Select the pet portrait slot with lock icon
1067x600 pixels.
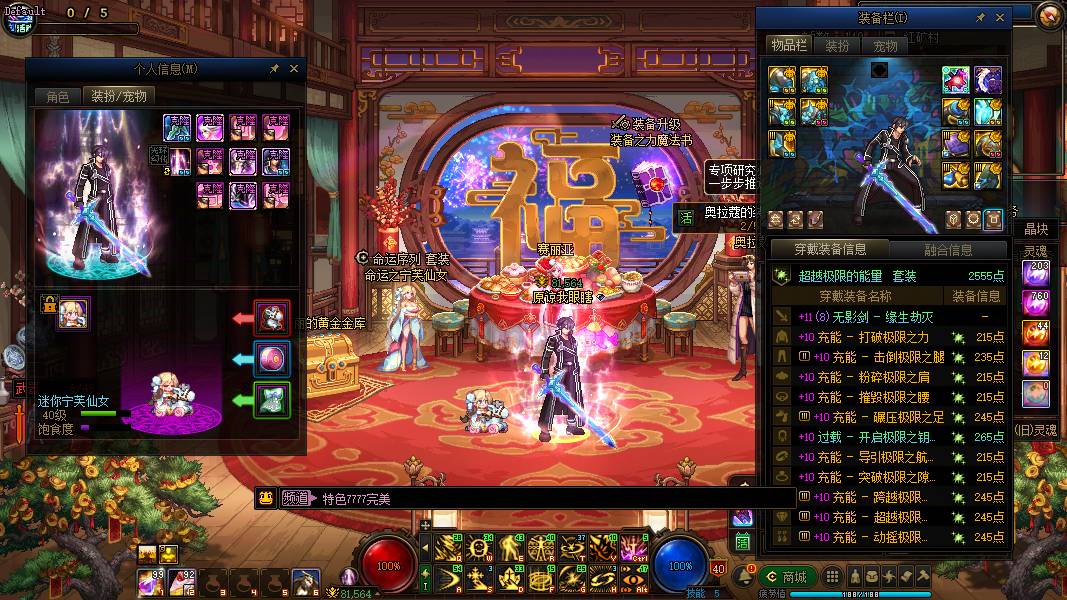(x=73, y=312)
